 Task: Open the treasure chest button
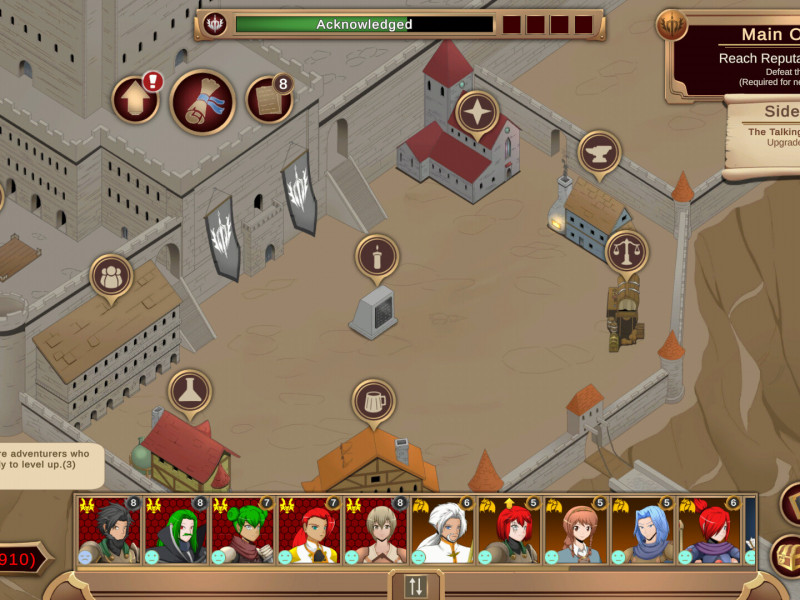(x=788, y=555)
